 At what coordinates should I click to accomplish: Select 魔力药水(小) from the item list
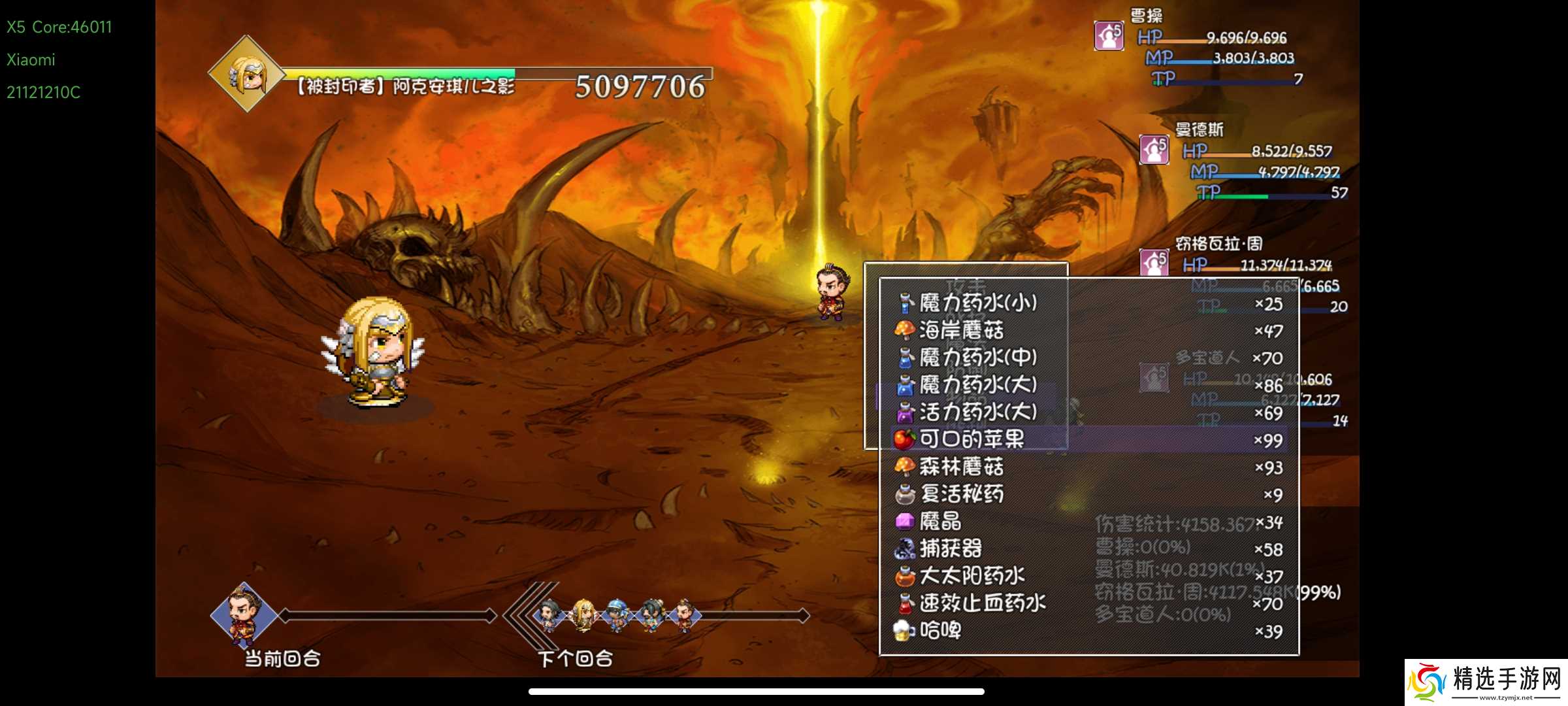point(977,303)
